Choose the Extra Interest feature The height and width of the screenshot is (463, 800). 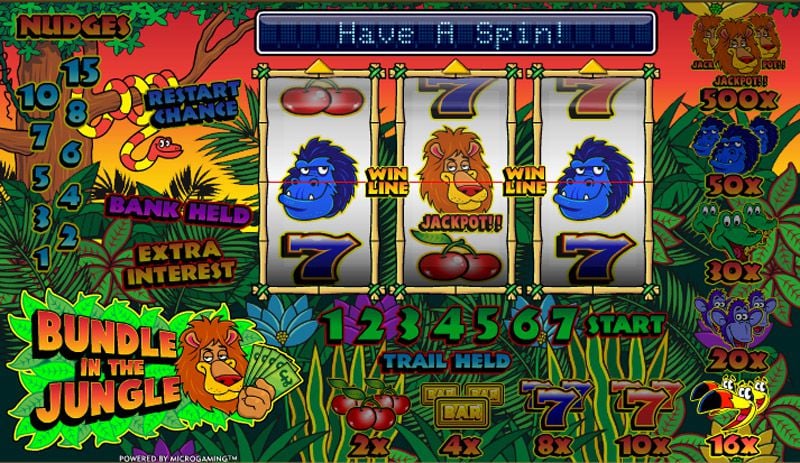click(x=185, y=260)
